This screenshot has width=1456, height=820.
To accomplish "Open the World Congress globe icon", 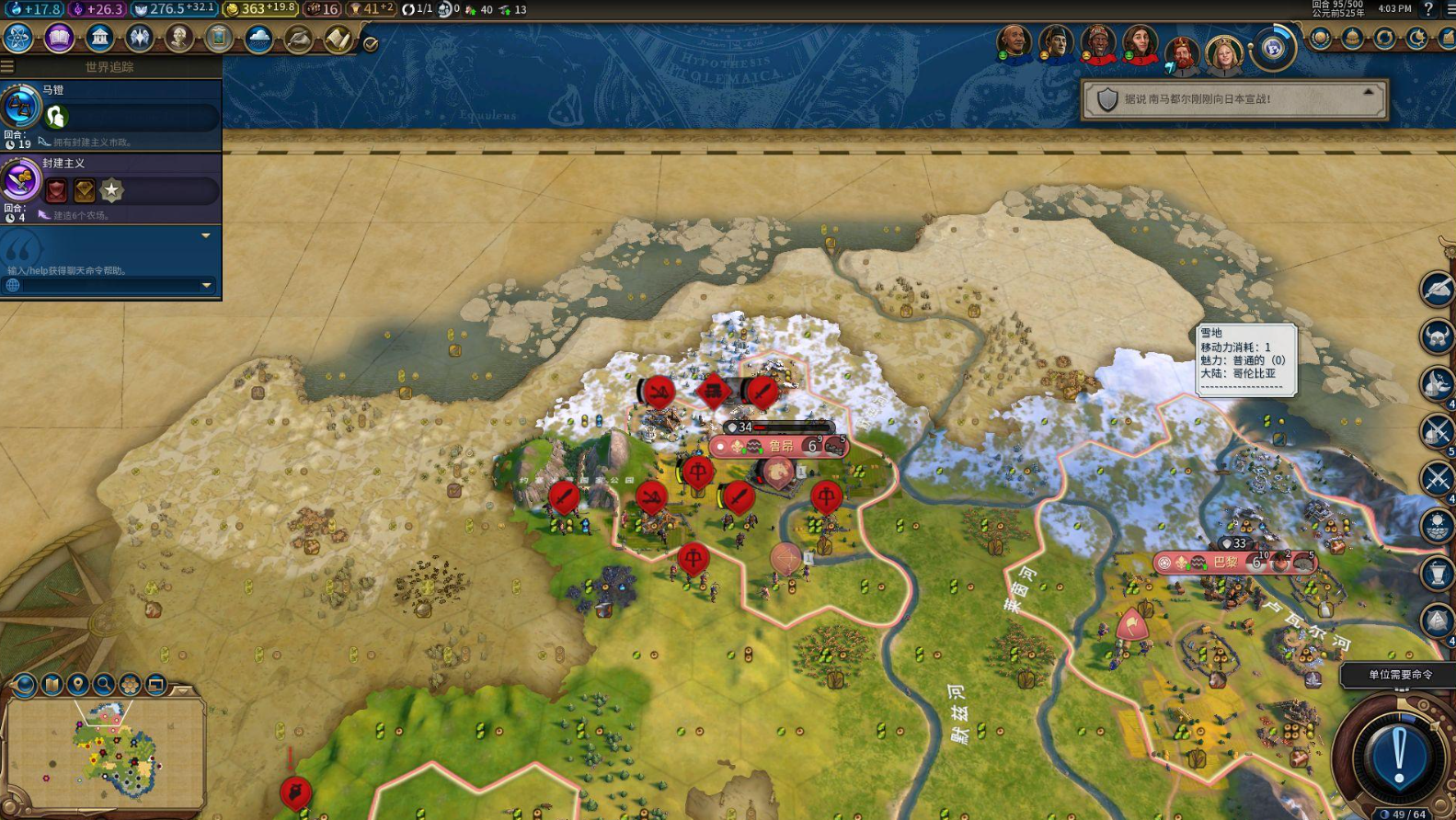I will tap(1273, 47).
